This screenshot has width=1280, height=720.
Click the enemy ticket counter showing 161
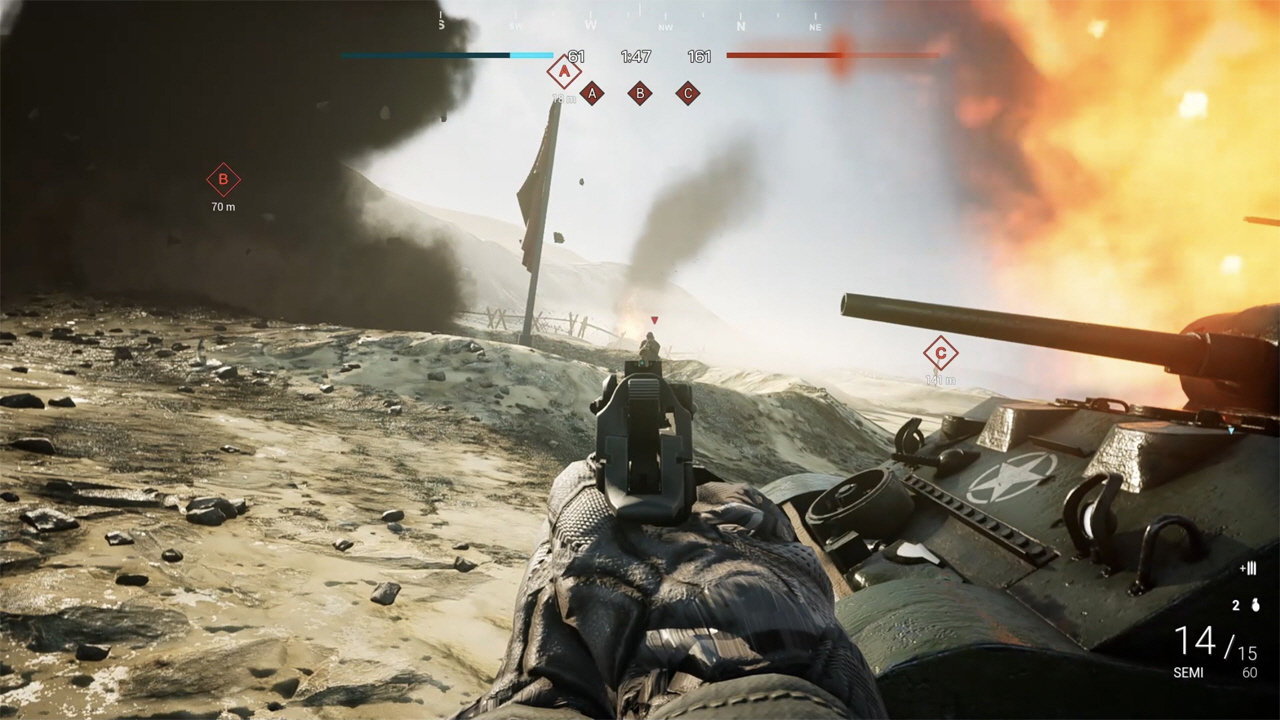(699, 56)
